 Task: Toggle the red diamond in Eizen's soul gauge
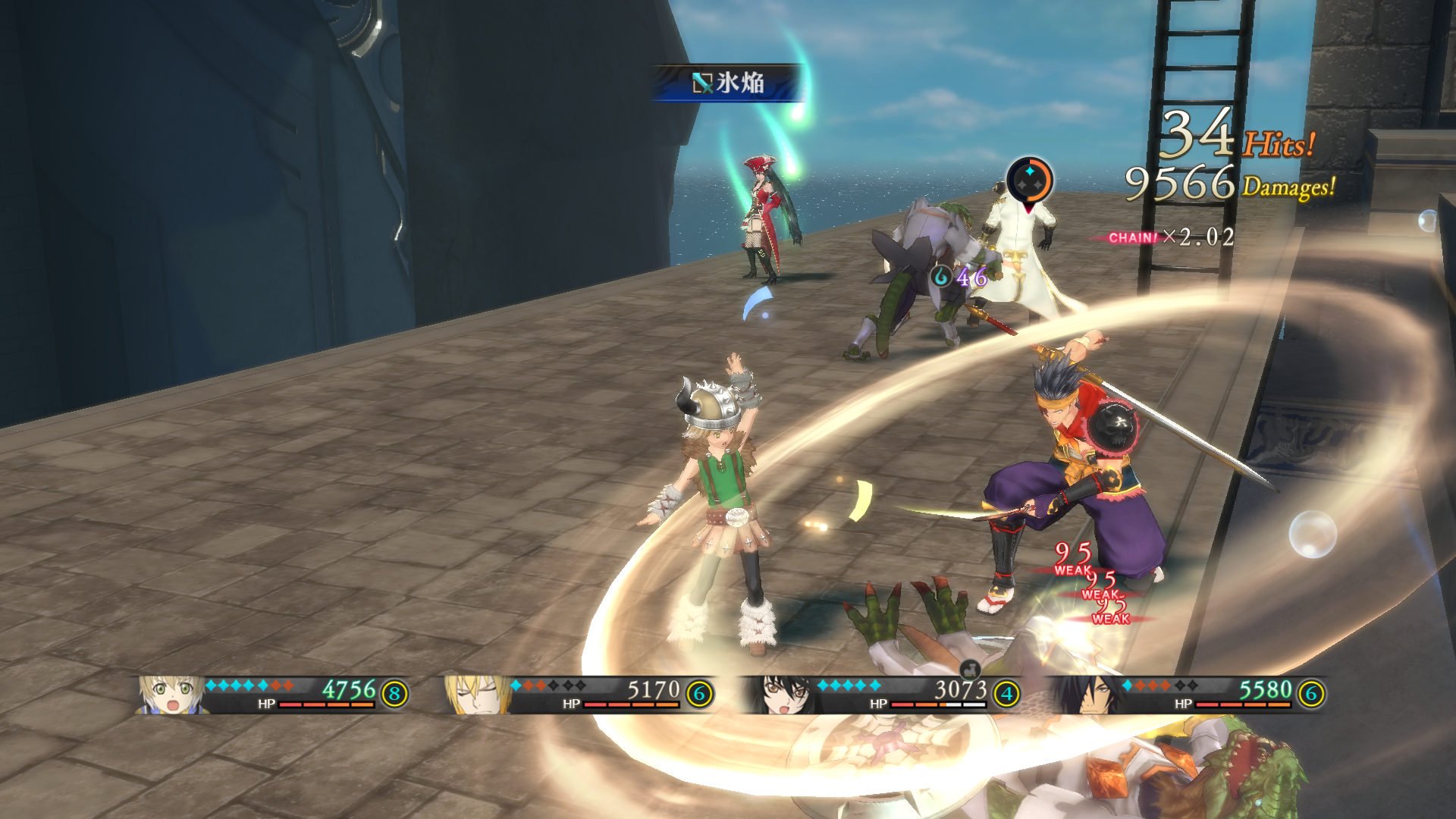529,686
